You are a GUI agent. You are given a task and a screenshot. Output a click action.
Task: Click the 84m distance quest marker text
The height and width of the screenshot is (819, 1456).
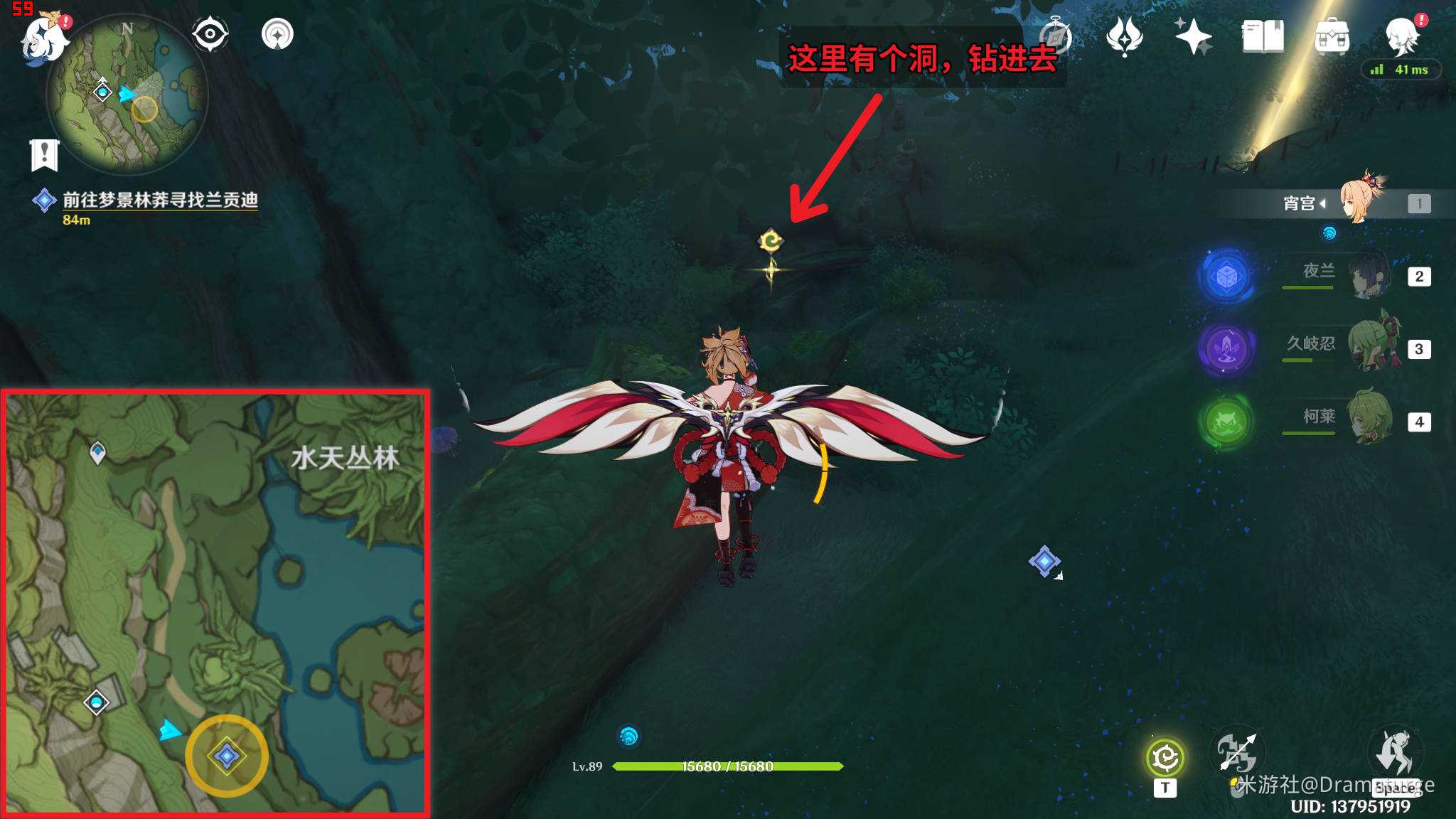[75, 219]
